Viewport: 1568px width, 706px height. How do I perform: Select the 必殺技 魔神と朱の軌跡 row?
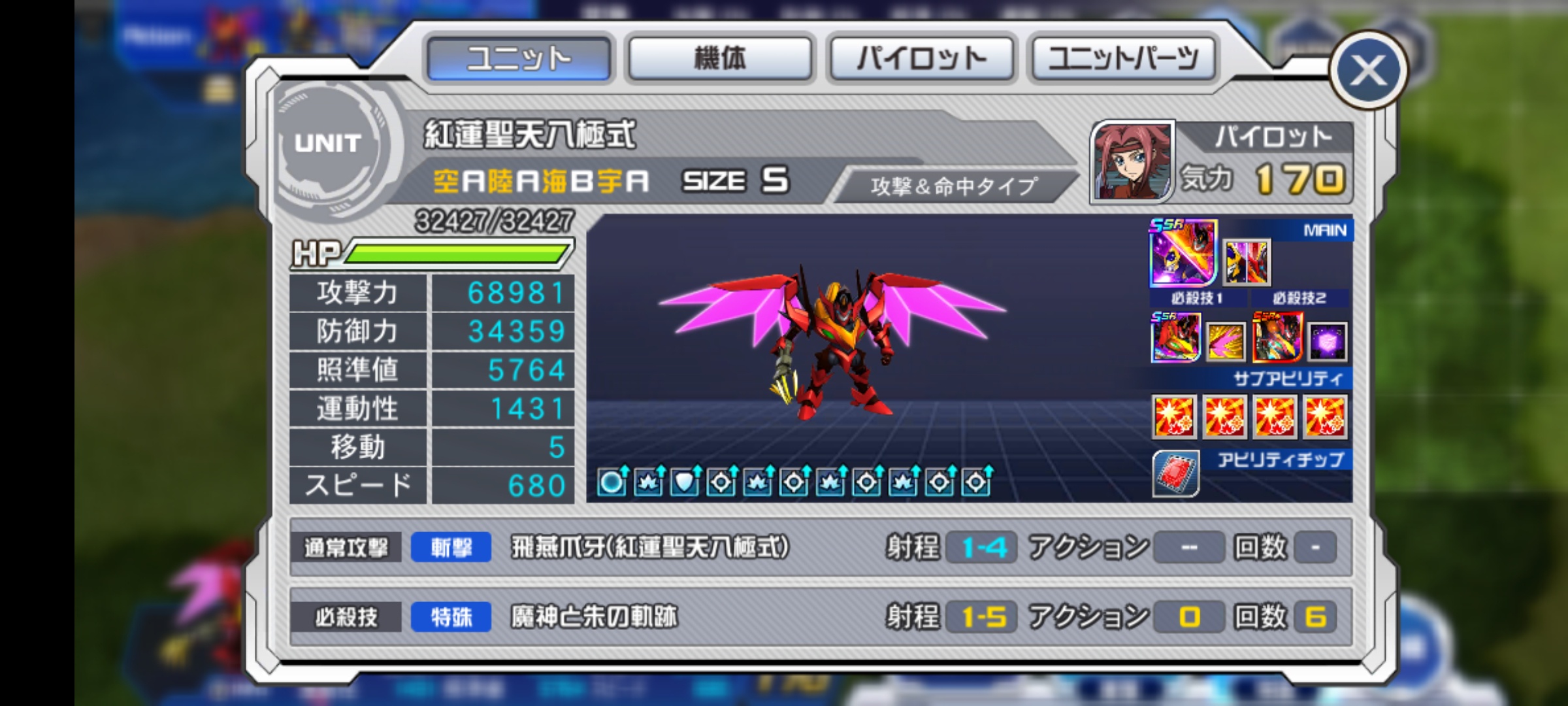click(820, 616)
